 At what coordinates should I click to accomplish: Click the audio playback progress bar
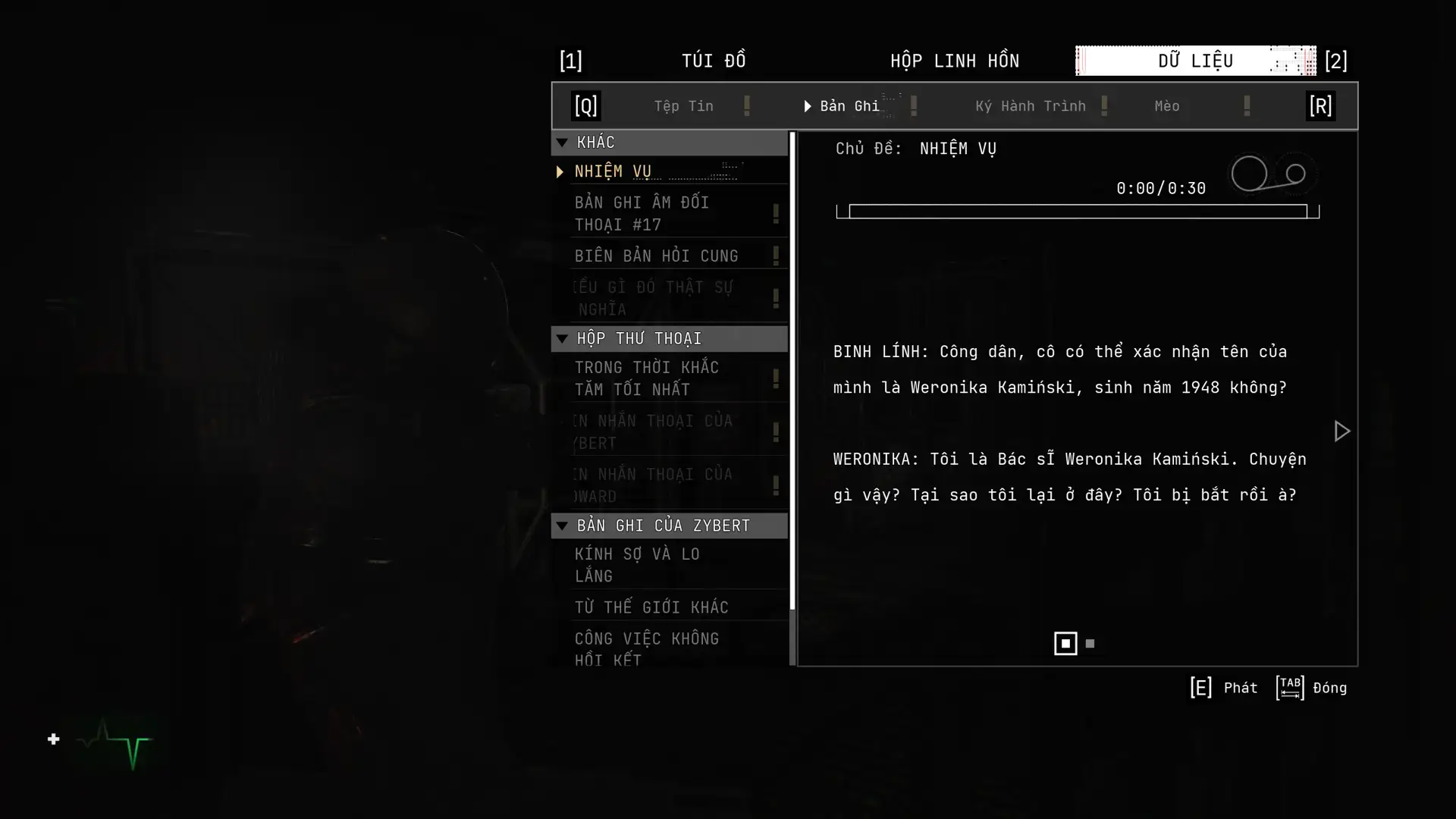coord(1077,212)
